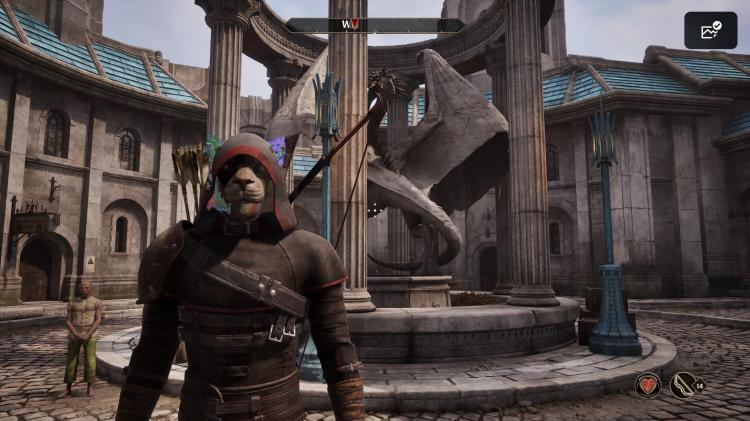Select the red heart health item icon
This screenshot has height=421, width=750.
pyautogui.click(x=648, y=384)
